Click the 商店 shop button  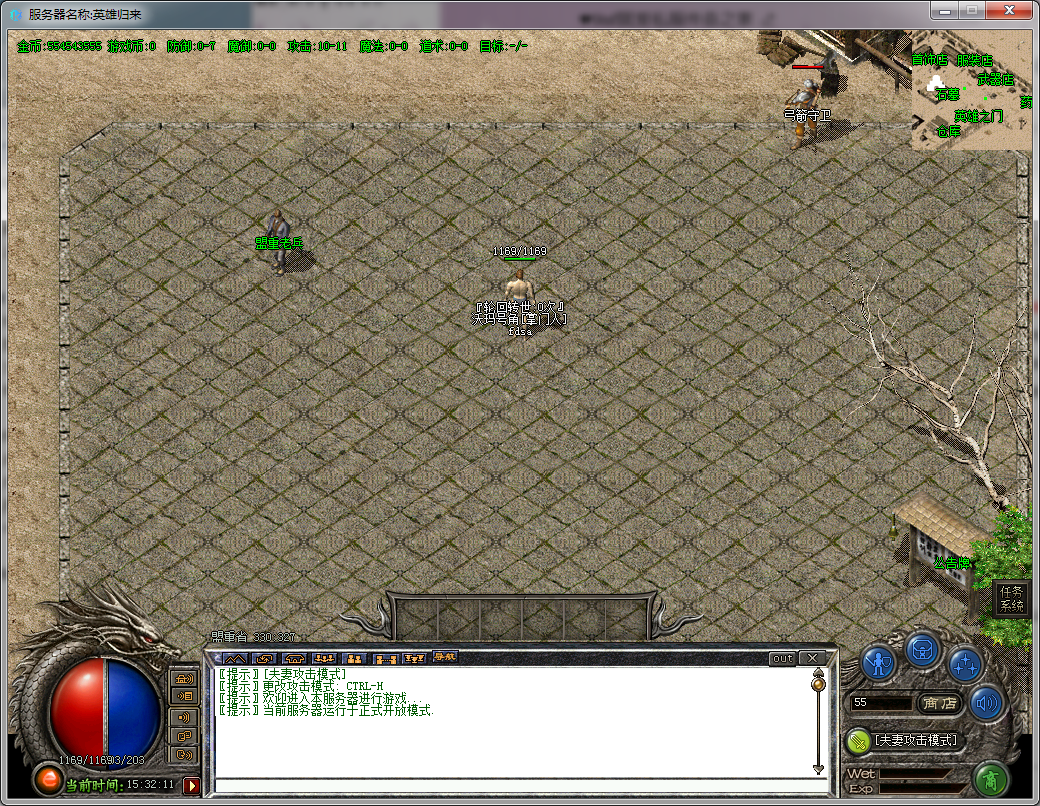pyautogui.click(x=940, y=703)
